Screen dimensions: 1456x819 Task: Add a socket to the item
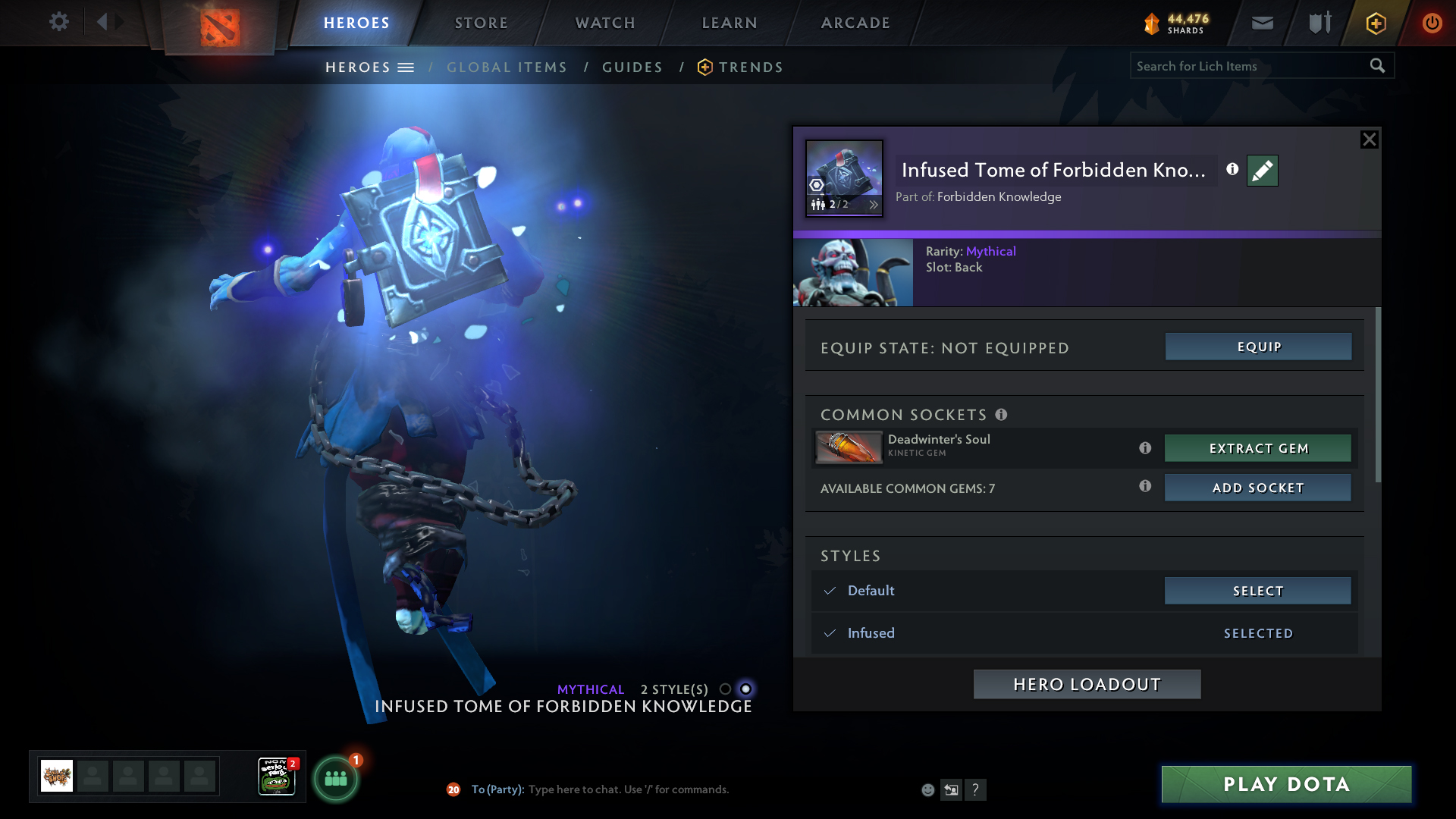point(1257,488)
